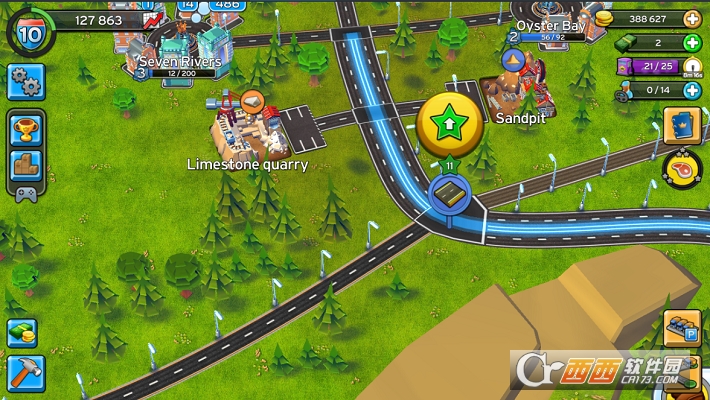Image resolution: width=710 pixels, height=400 pixels.
Task: Open the blue crown book menu
Action: (x=683, y=126)
